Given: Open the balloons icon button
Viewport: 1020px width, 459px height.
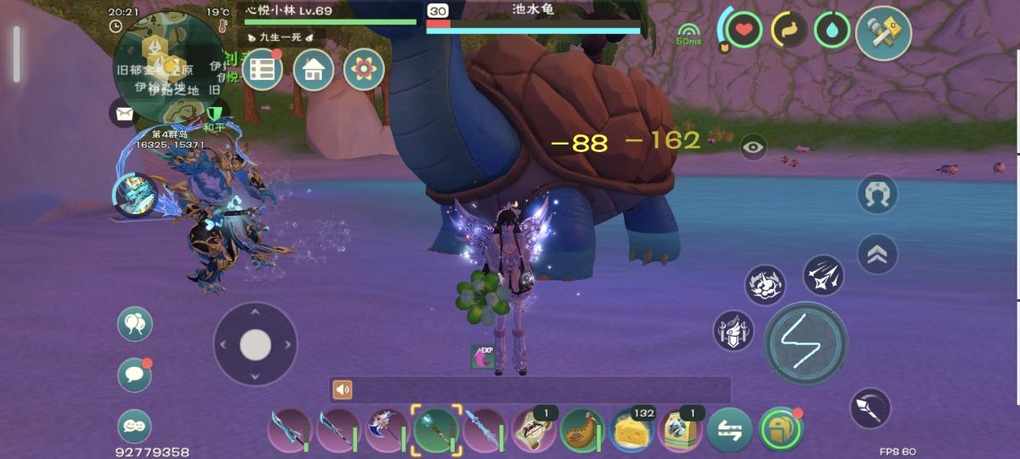Looking at the screenshot, I should tap(135, 323).
